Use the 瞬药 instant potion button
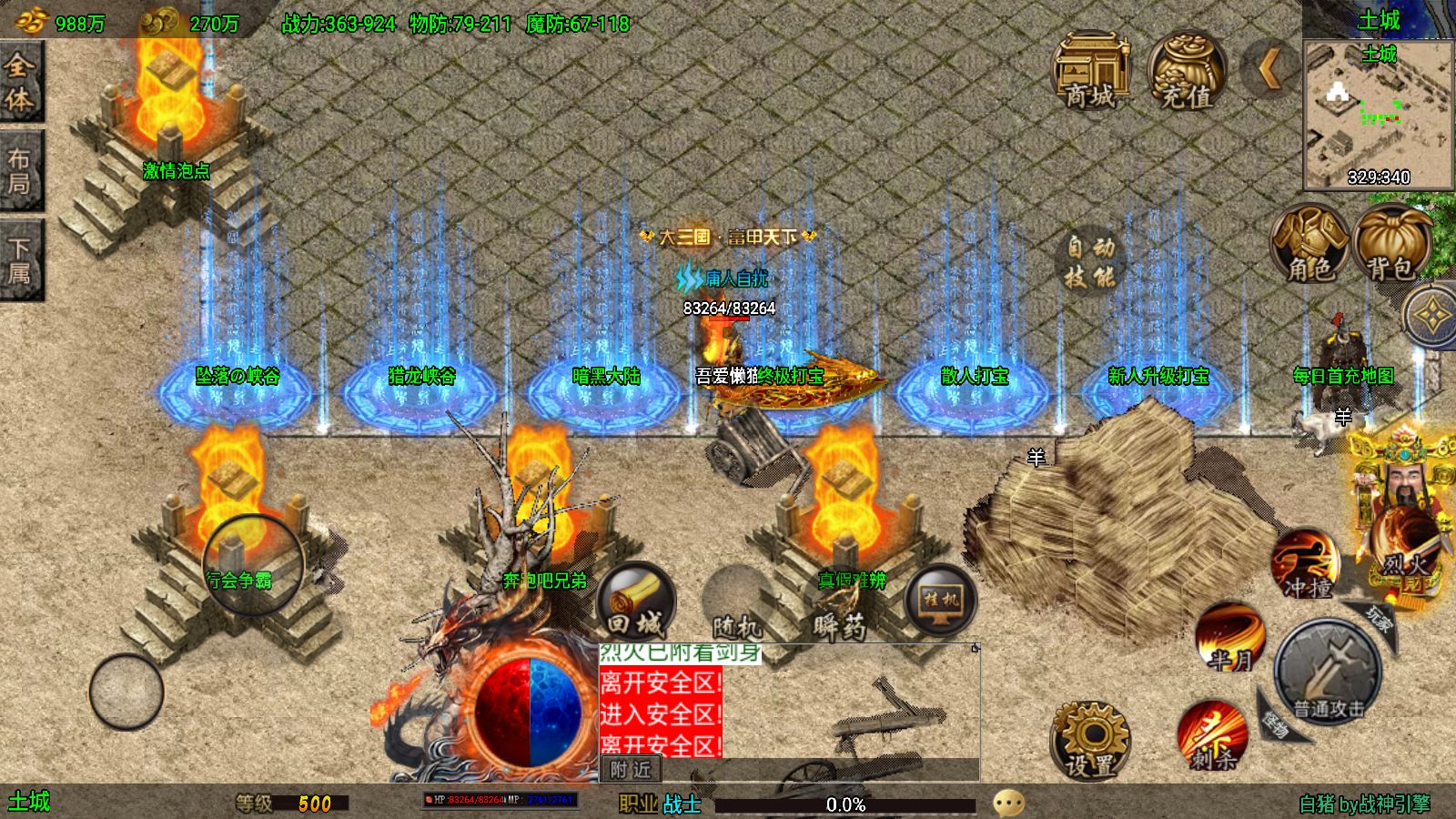Viewport: 1456px width, 819px height. click(x=839, y=603)
